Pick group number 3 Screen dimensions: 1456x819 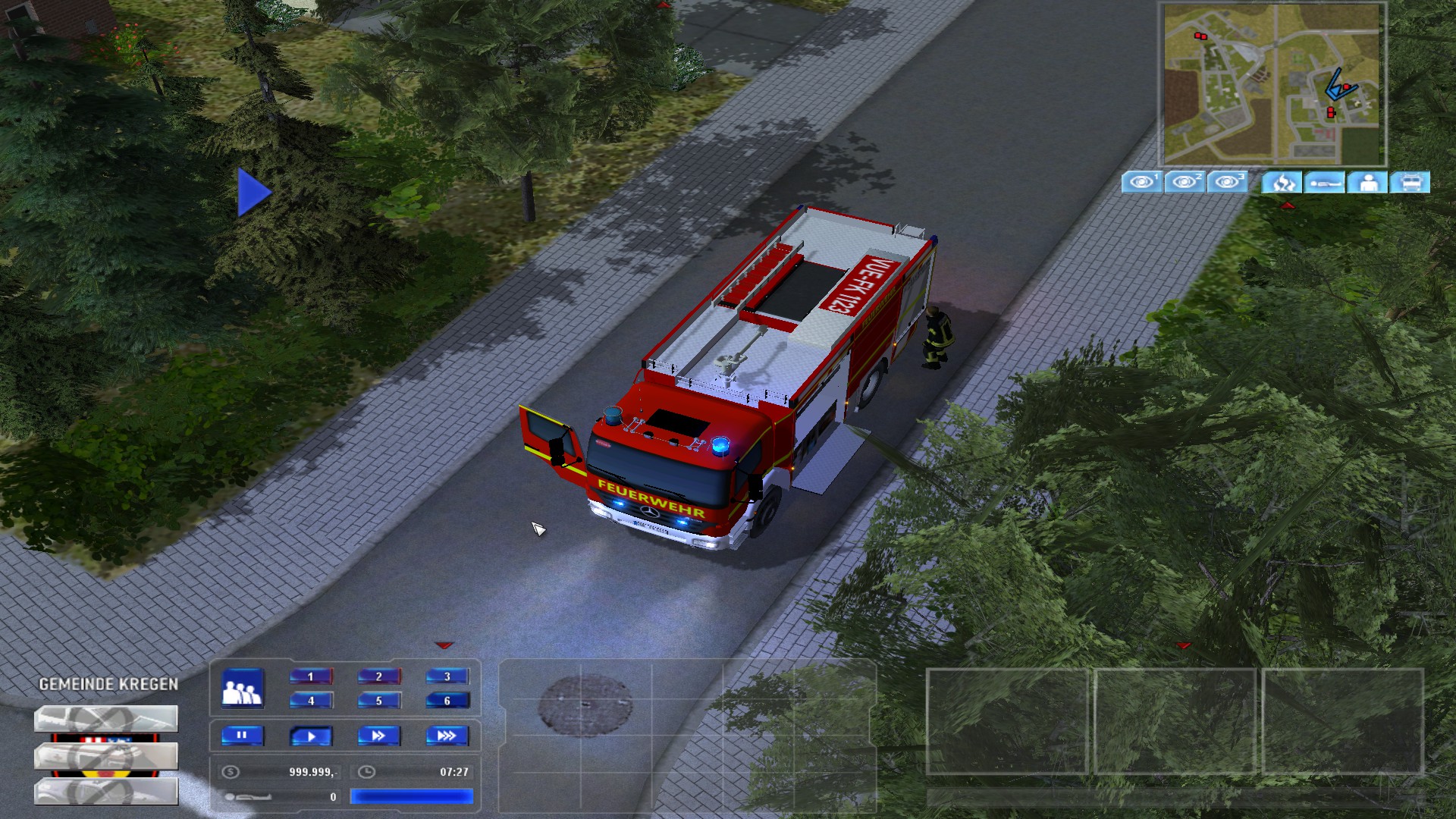coord(447,676)
